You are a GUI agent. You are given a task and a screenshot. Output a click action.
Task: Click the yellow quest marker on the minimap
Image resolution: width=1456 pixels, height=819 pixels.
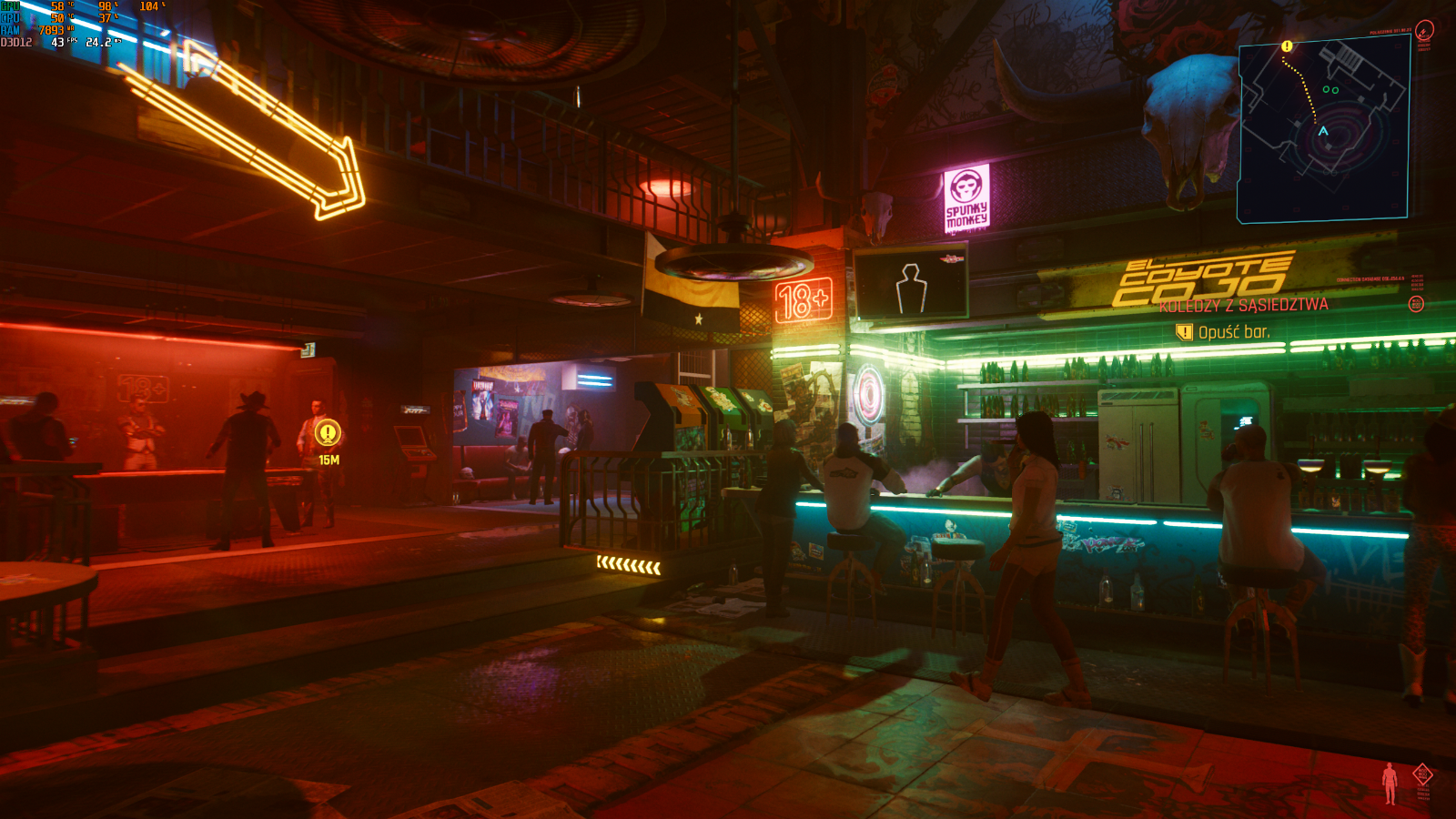pyautogui.click(x=1287, y=46)
